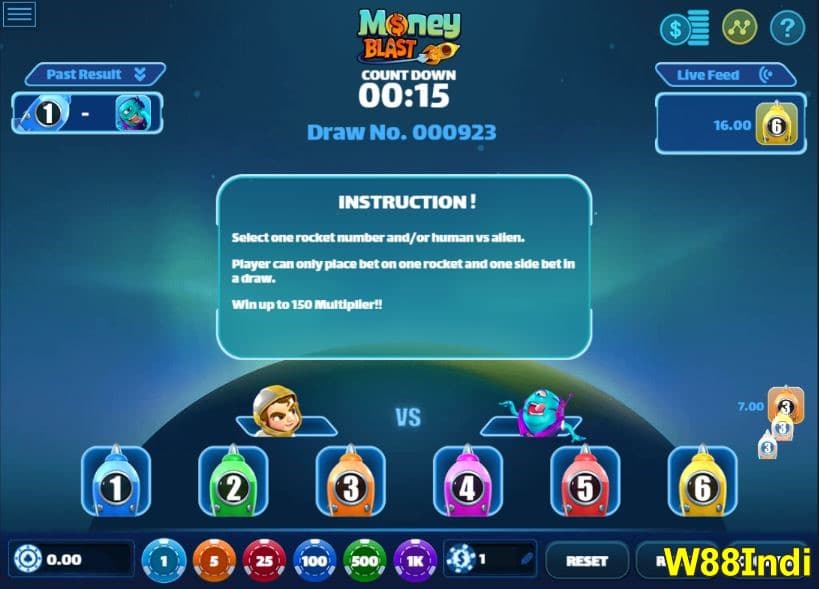Open the question mark help button
The height and width of the screenshot is (589, 819).
[x=787, y=28]
